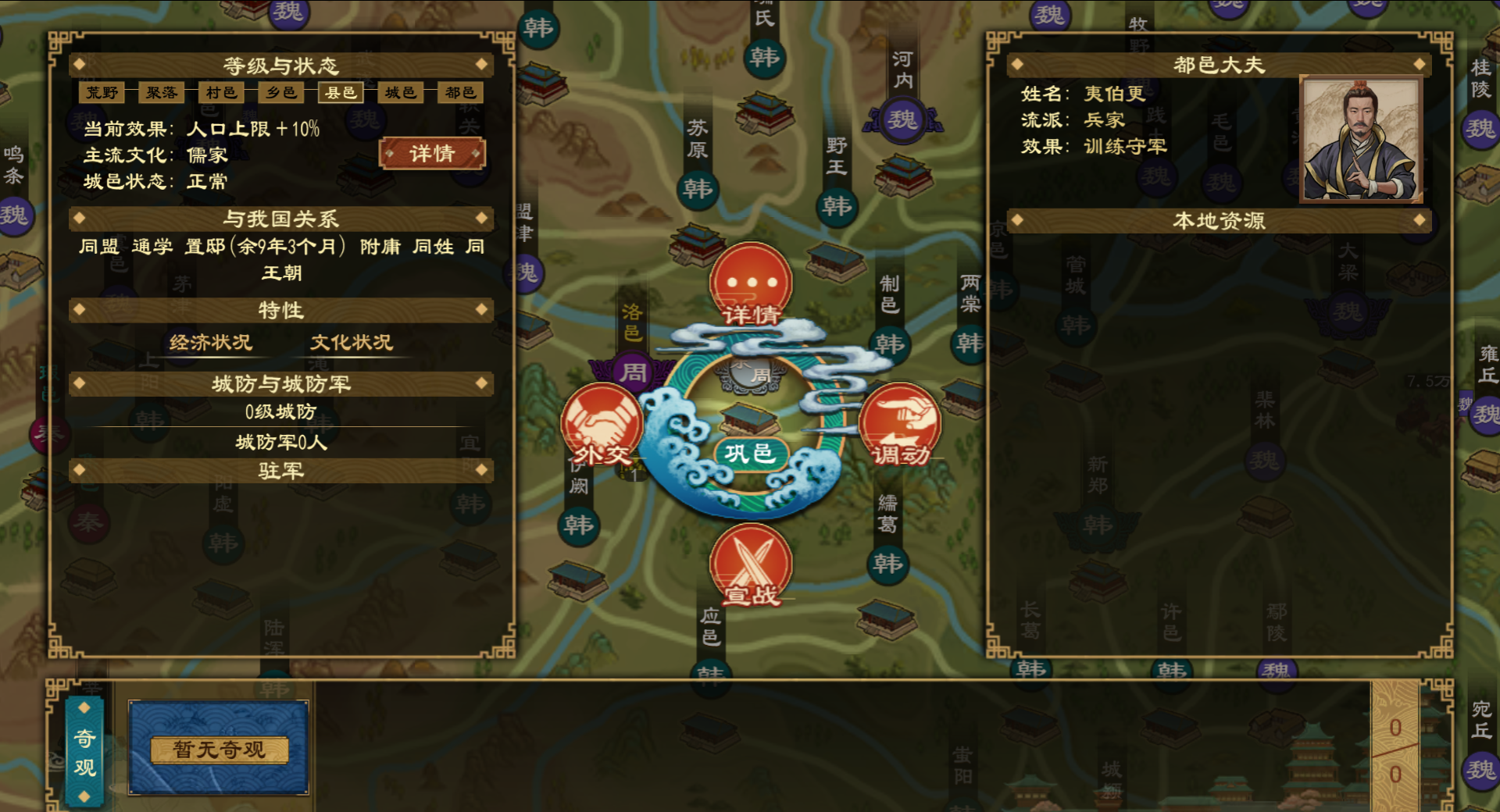Open 外交 diplomacy handshake option
This screenshot has height=812, width=1500.
602,426
